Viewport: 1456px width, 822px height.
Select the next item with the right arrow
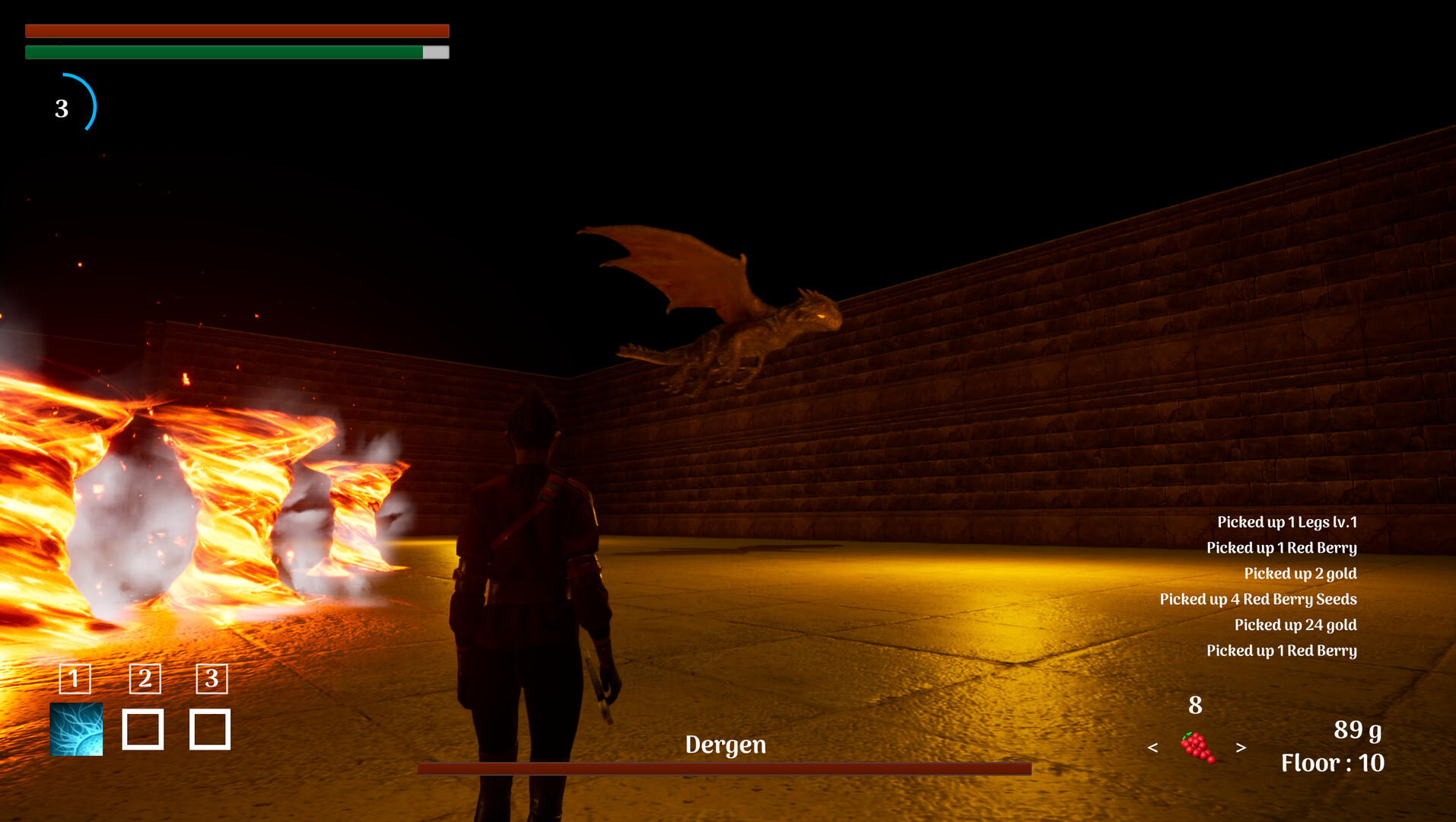click(x=1240, y=748)
